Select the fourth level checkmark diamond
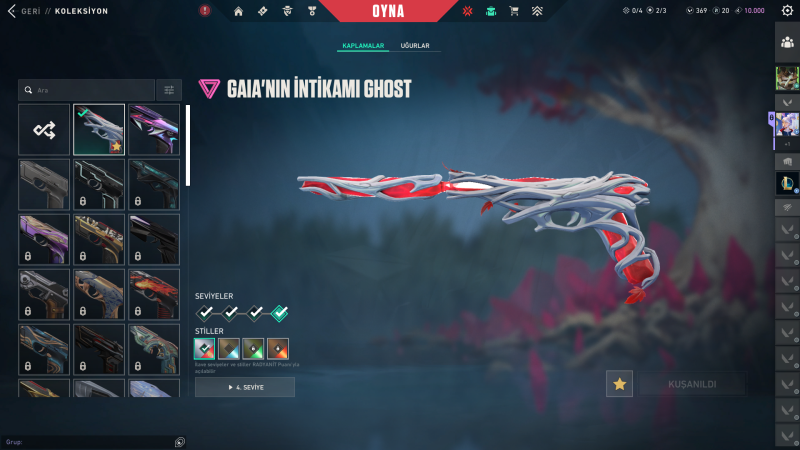The image size is (800, 450). click(280, 313)
